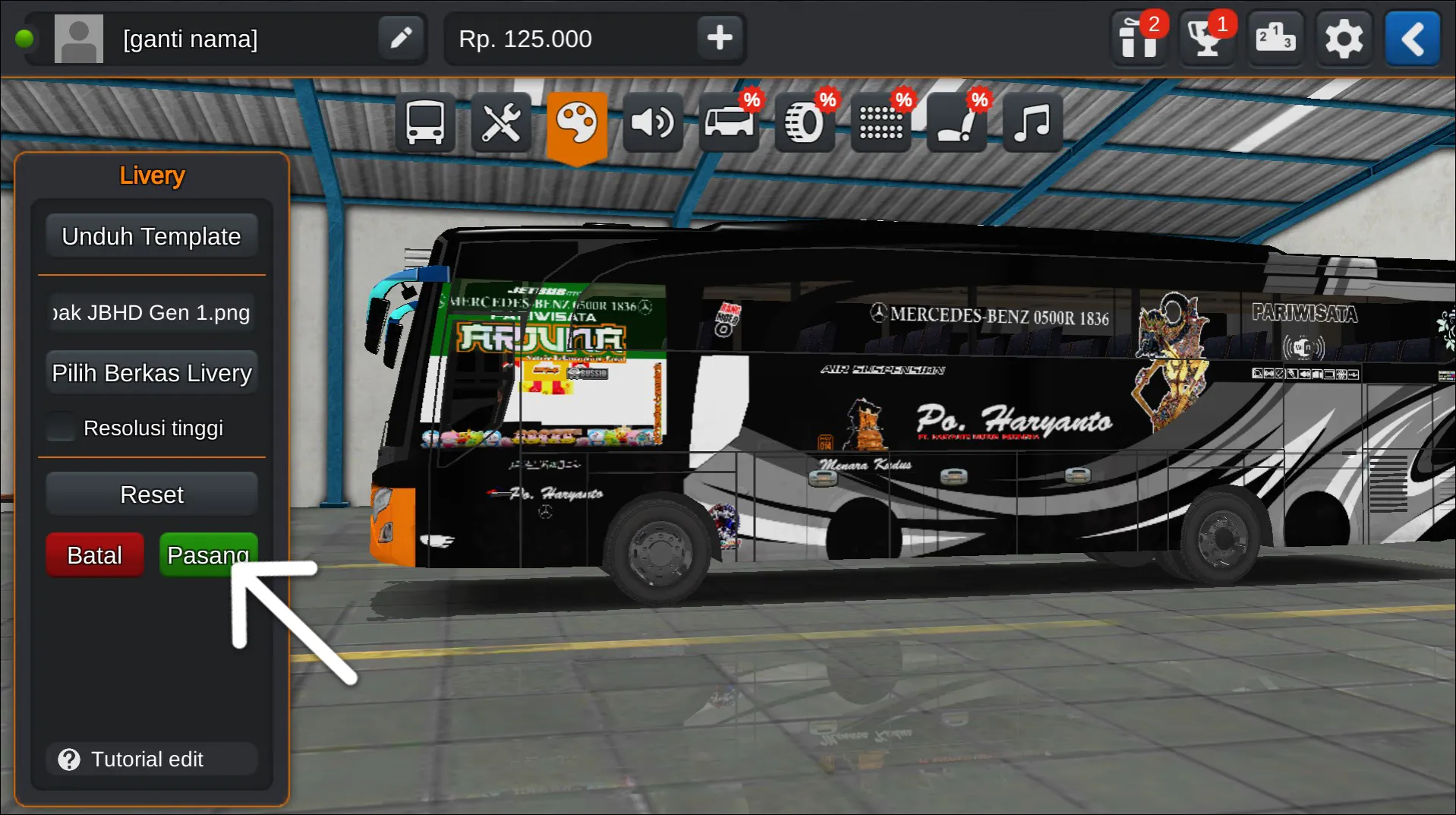This screenshot has height=815, width=1456.
Task: Open the vehicle body parts shop icon
Action: pyautogui.click(x=727, y=122)
